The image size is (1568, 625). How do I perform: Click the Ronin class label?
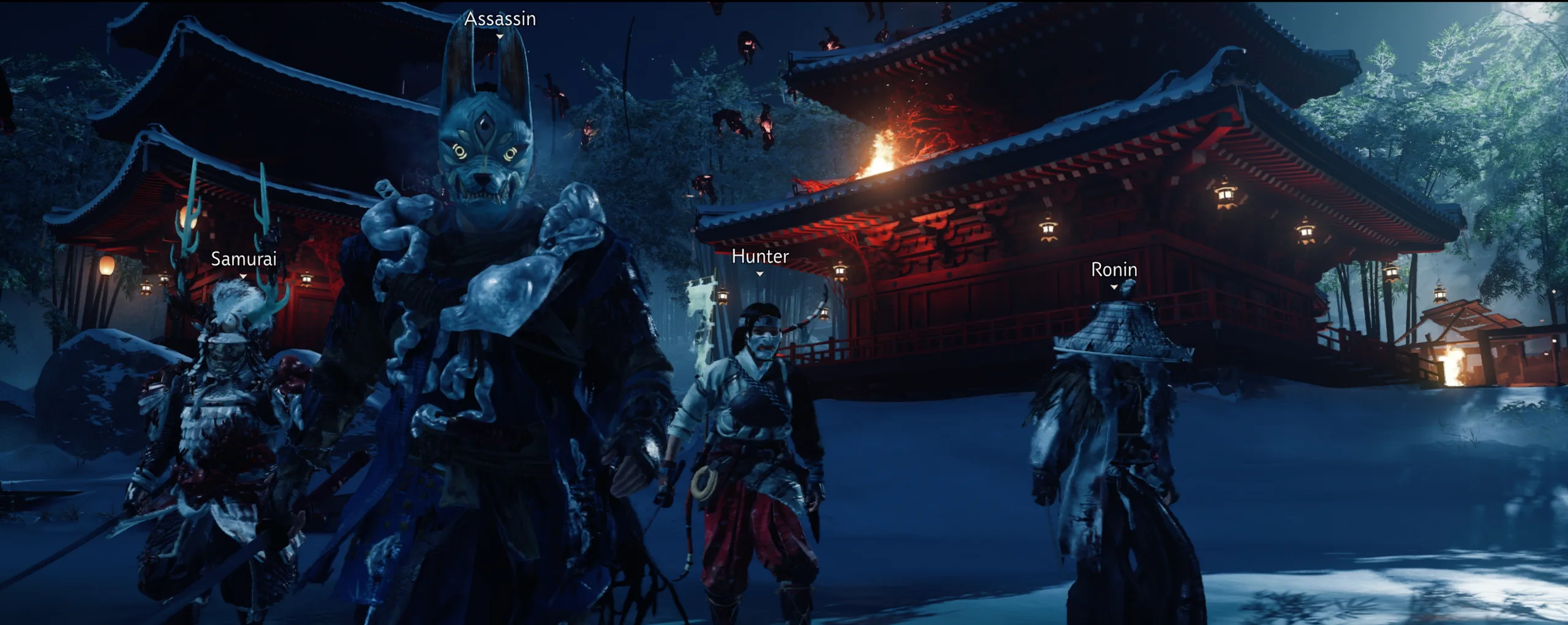click(x=1114, y=269)
